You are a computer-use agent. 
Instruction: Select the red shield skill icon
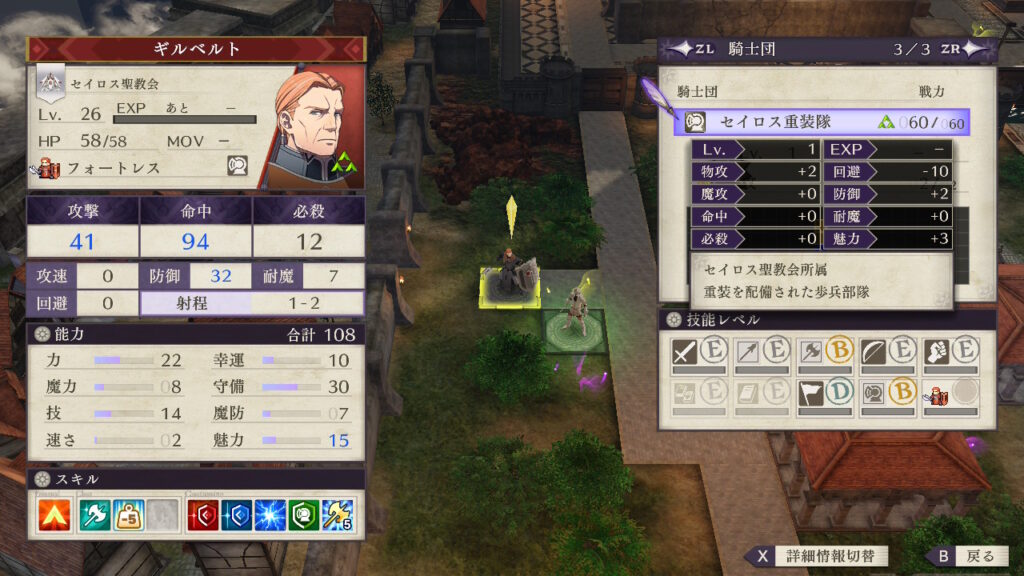pyautogui.click(x=203, y=514)
